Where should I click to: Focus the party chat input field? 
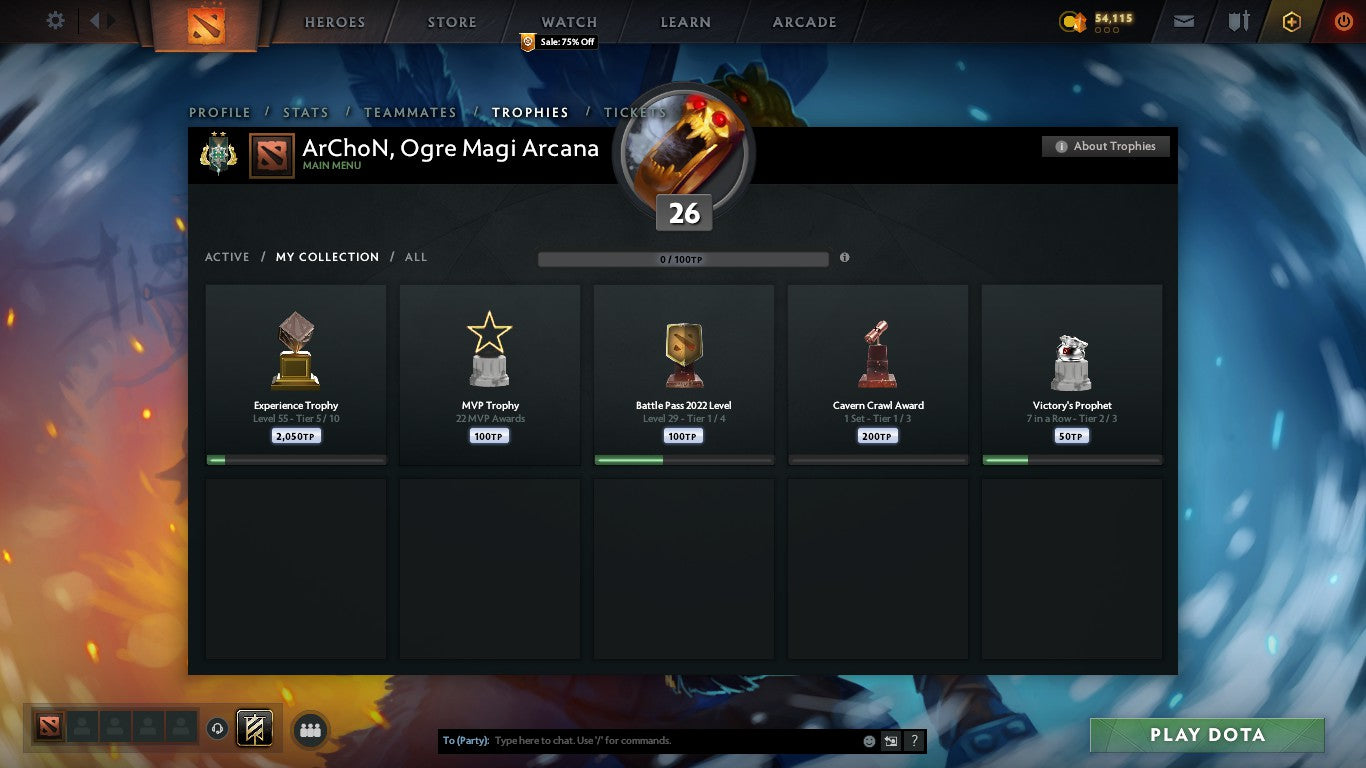point(675,741)
